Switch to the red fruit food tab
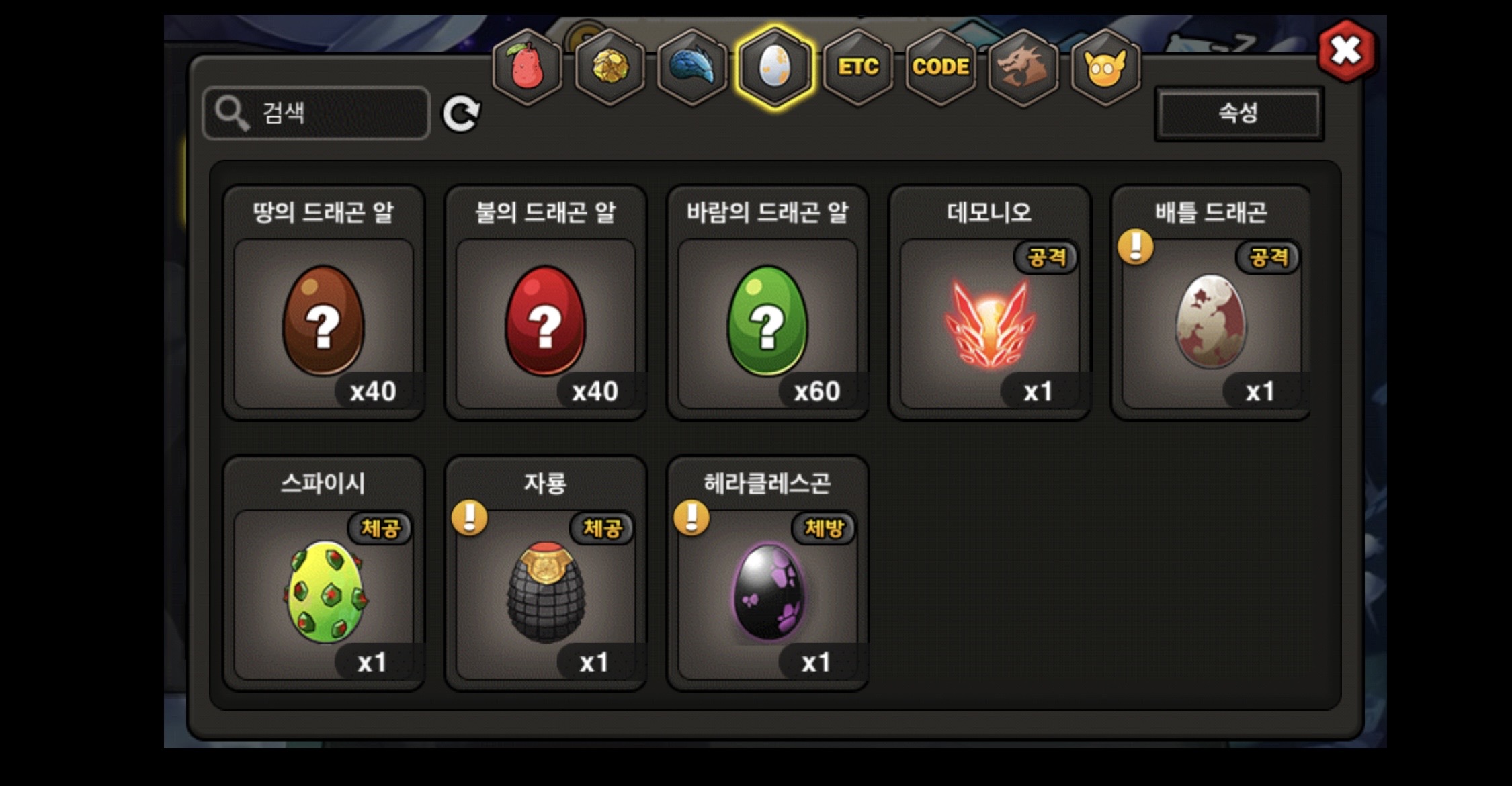The width and height of the screenshot is (1512, 786). [528, 67]
